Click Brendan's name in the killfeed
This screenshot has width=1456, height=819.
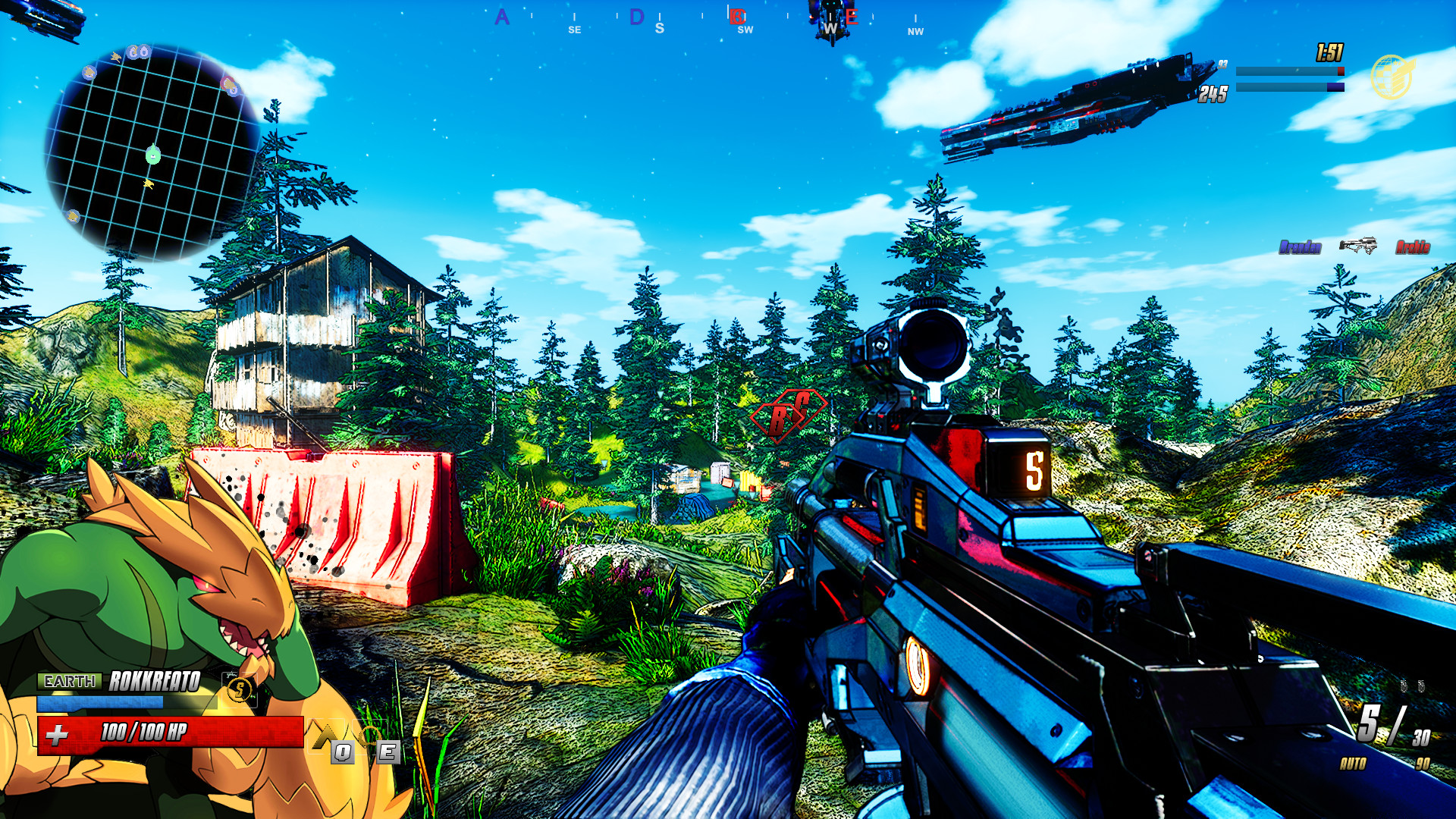click(x=1300, y=246)
